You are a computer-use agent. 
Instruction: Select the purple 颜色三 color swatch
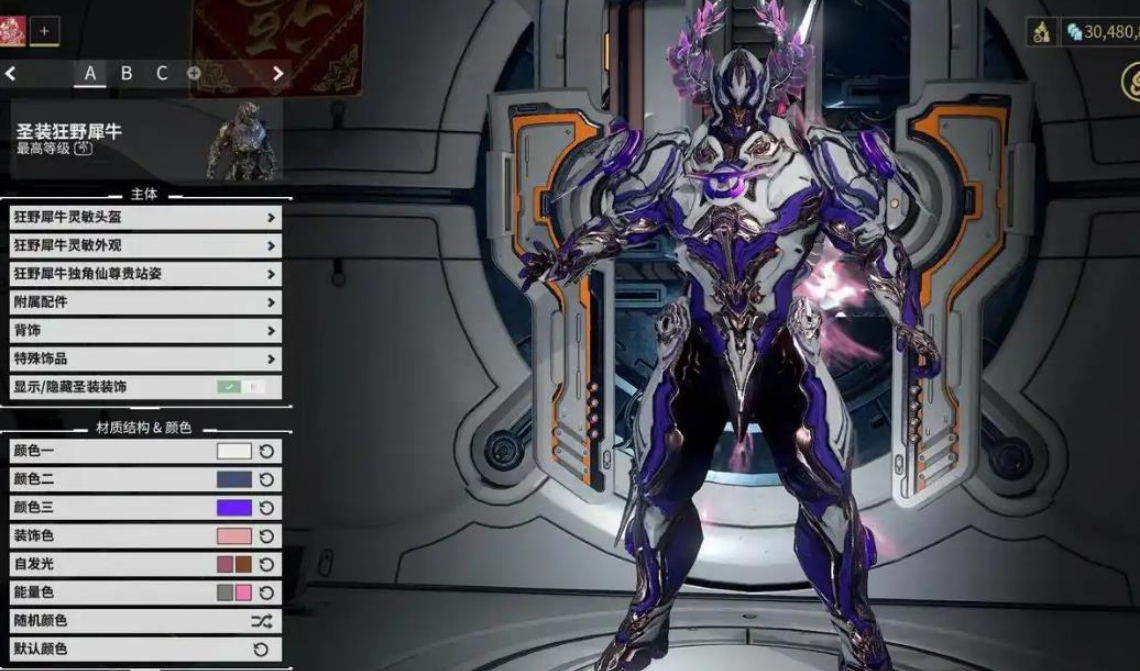pyautogui.click(x=234, y=507)
